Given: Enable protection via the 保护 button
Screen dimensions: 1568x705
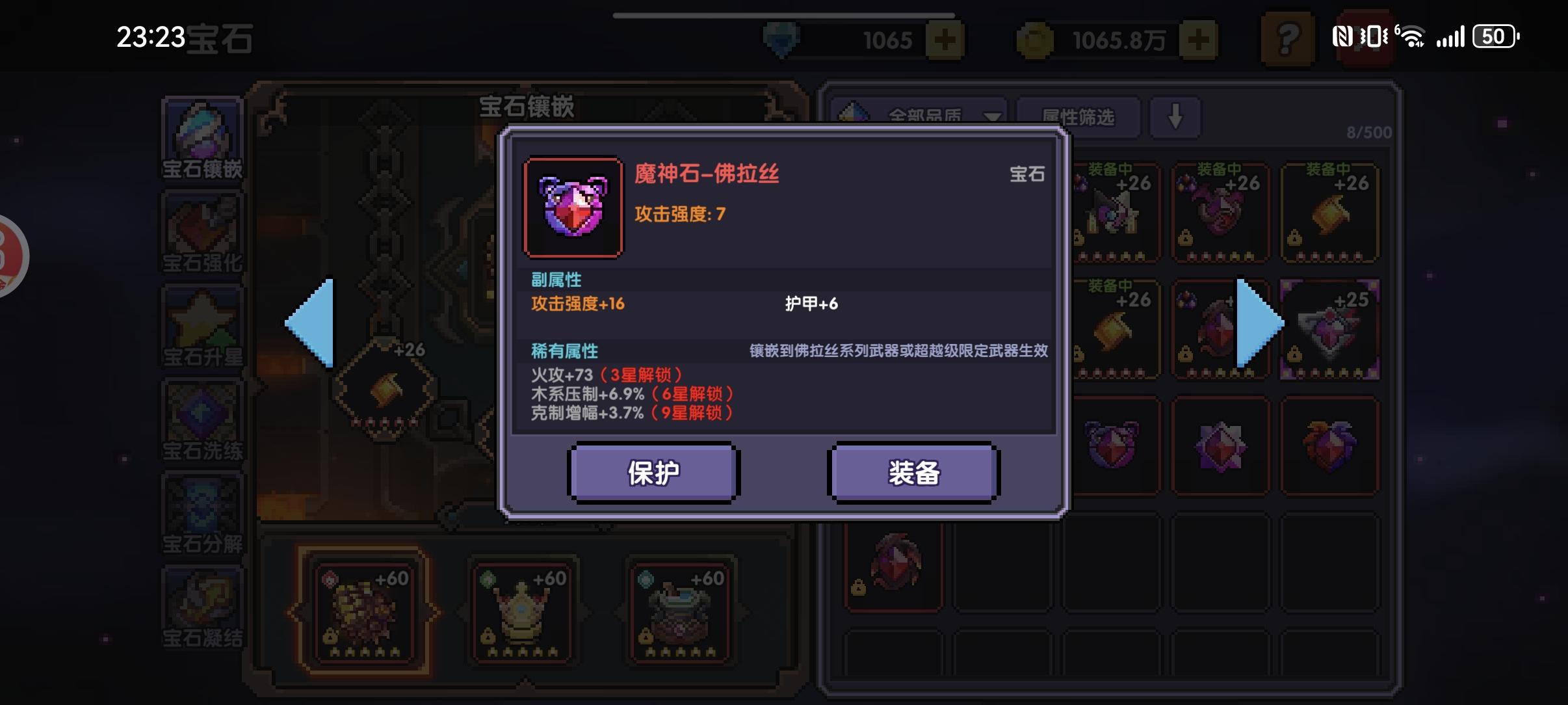Looking at the screenshot, I should [x=653, y=473].
